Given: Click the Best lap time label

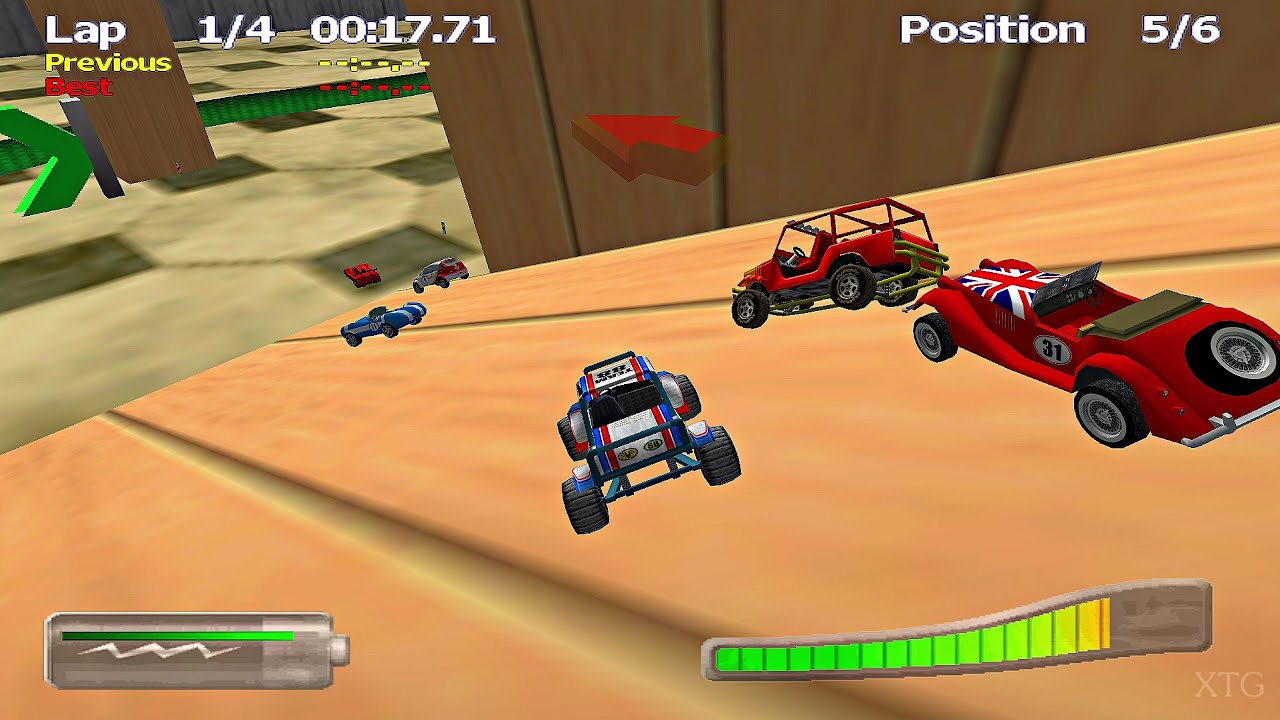Looking at the screenshot, I should pos(77,87).
